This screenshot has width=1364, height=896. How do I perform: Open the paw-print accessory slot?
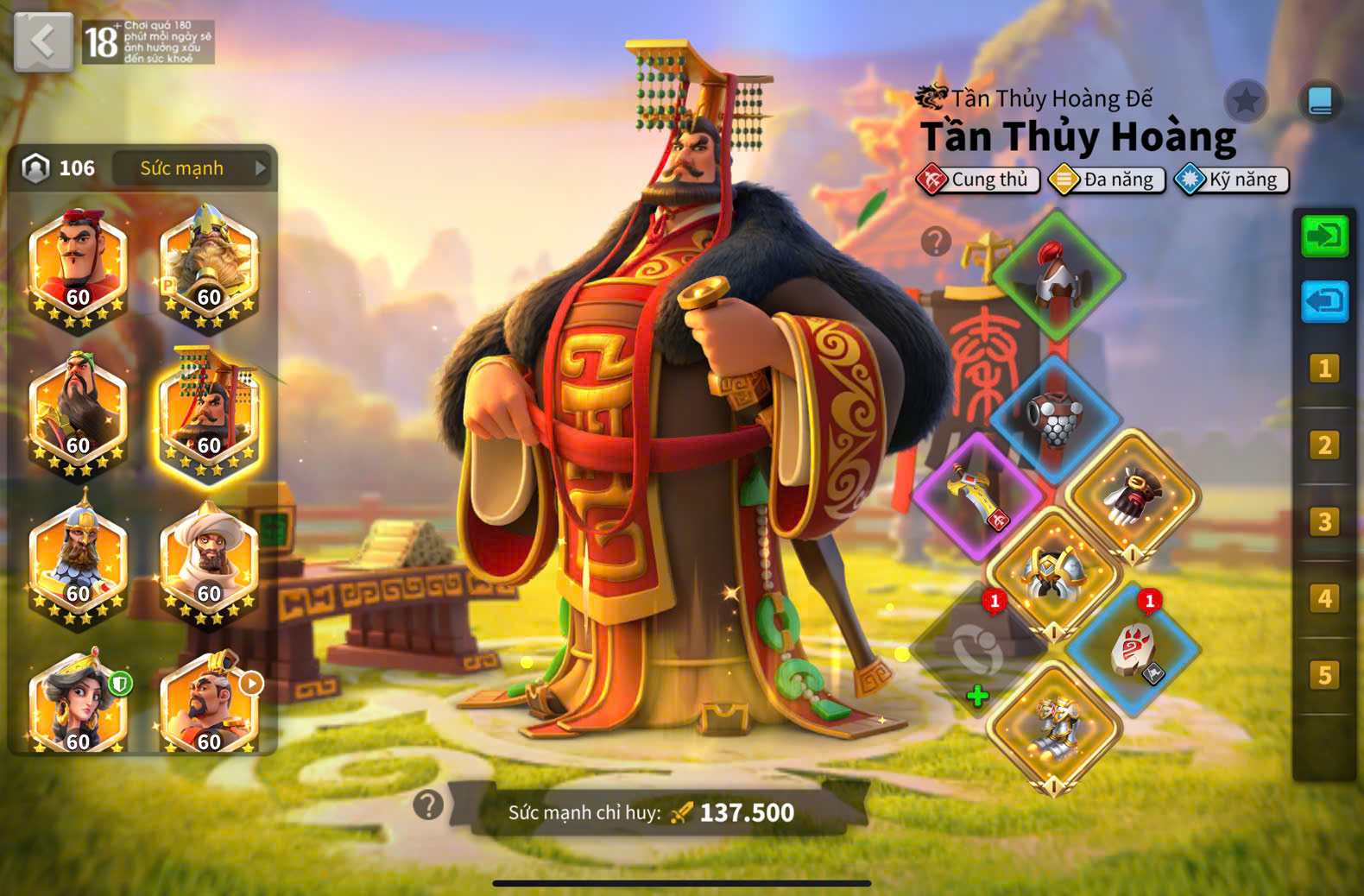[1133, 651]
